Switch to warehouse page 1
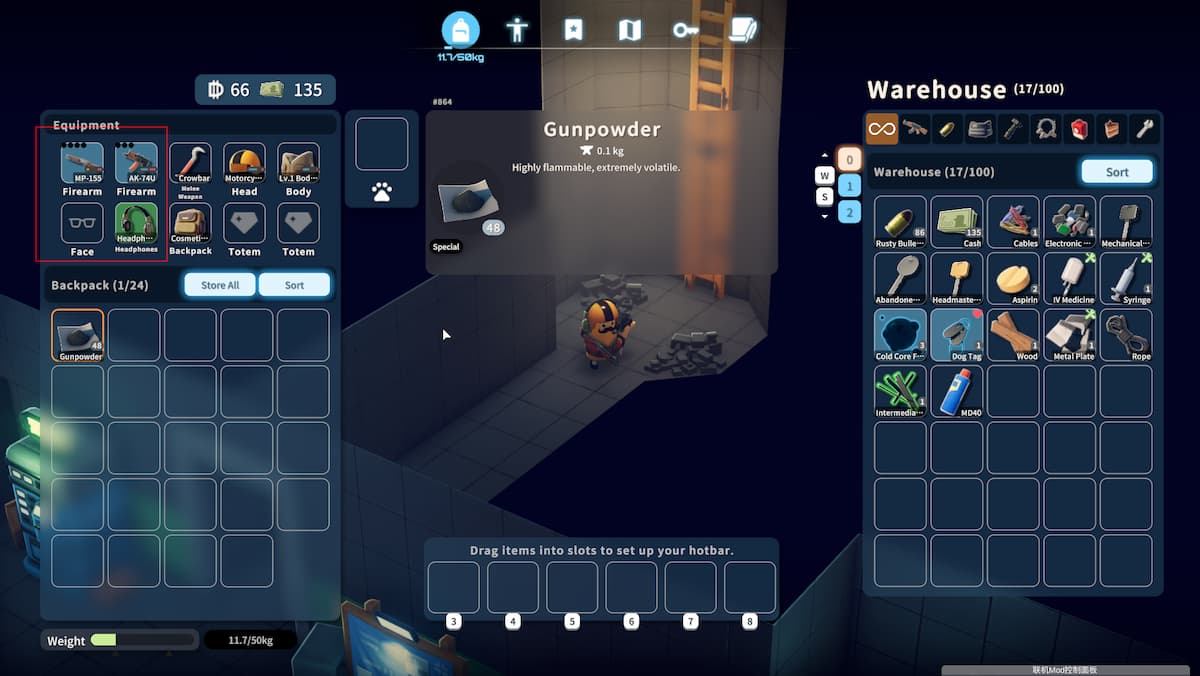 849,185
